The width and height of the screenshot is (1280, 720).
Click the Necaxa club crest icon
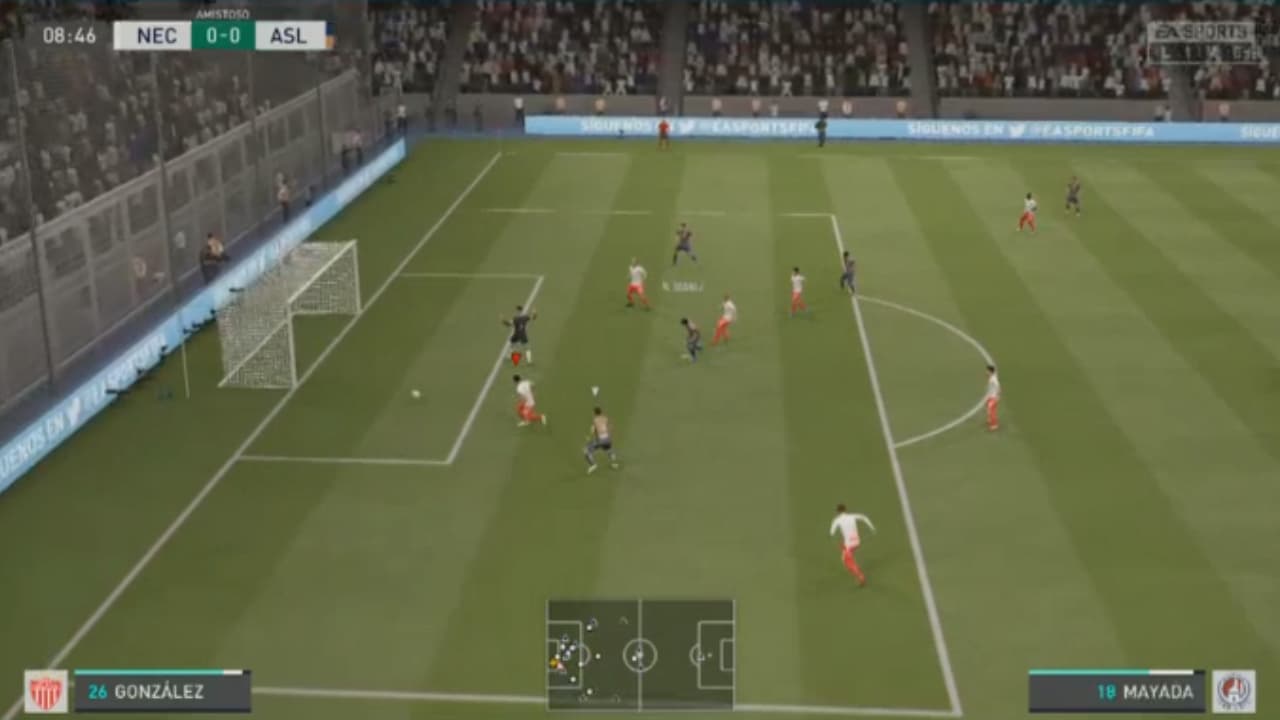point(47,692)
